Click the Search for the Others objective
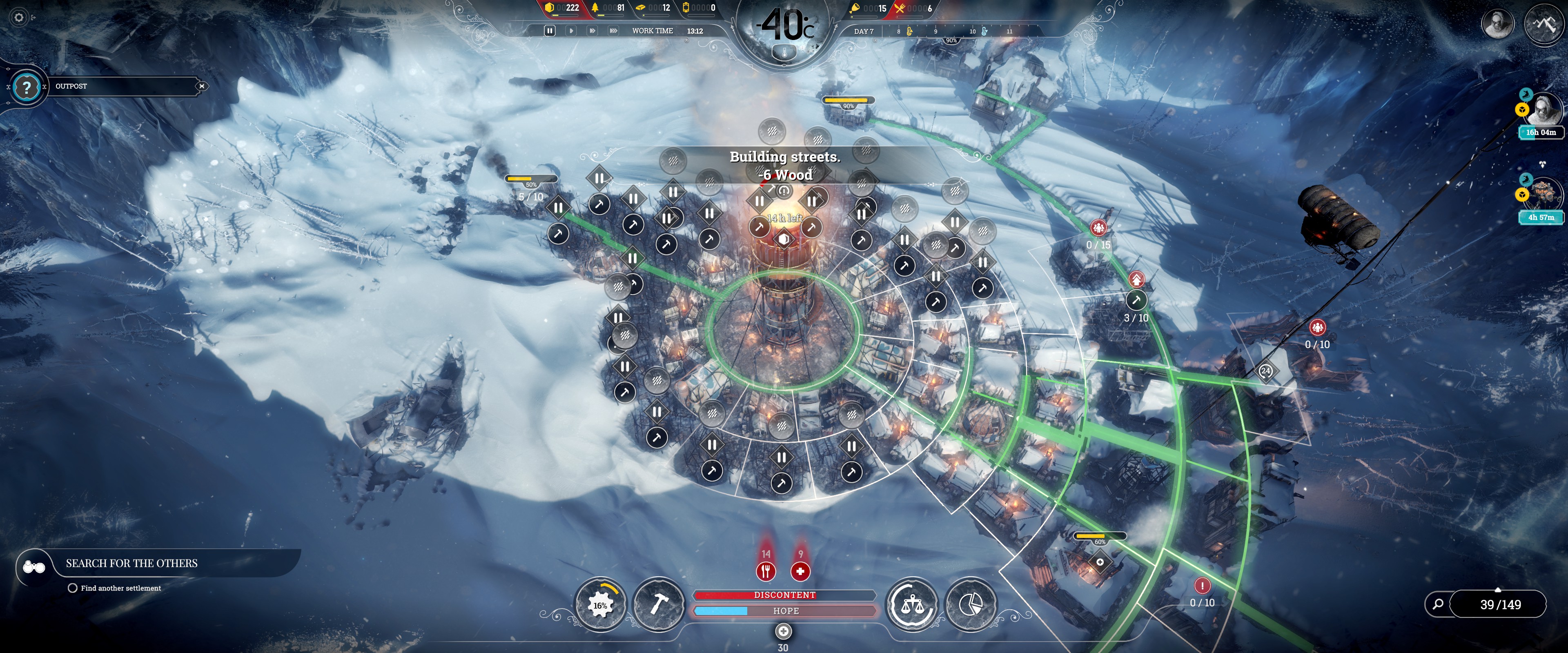Image resolution: width=1568 pixels, height=653 pixels. coord(131,564)
